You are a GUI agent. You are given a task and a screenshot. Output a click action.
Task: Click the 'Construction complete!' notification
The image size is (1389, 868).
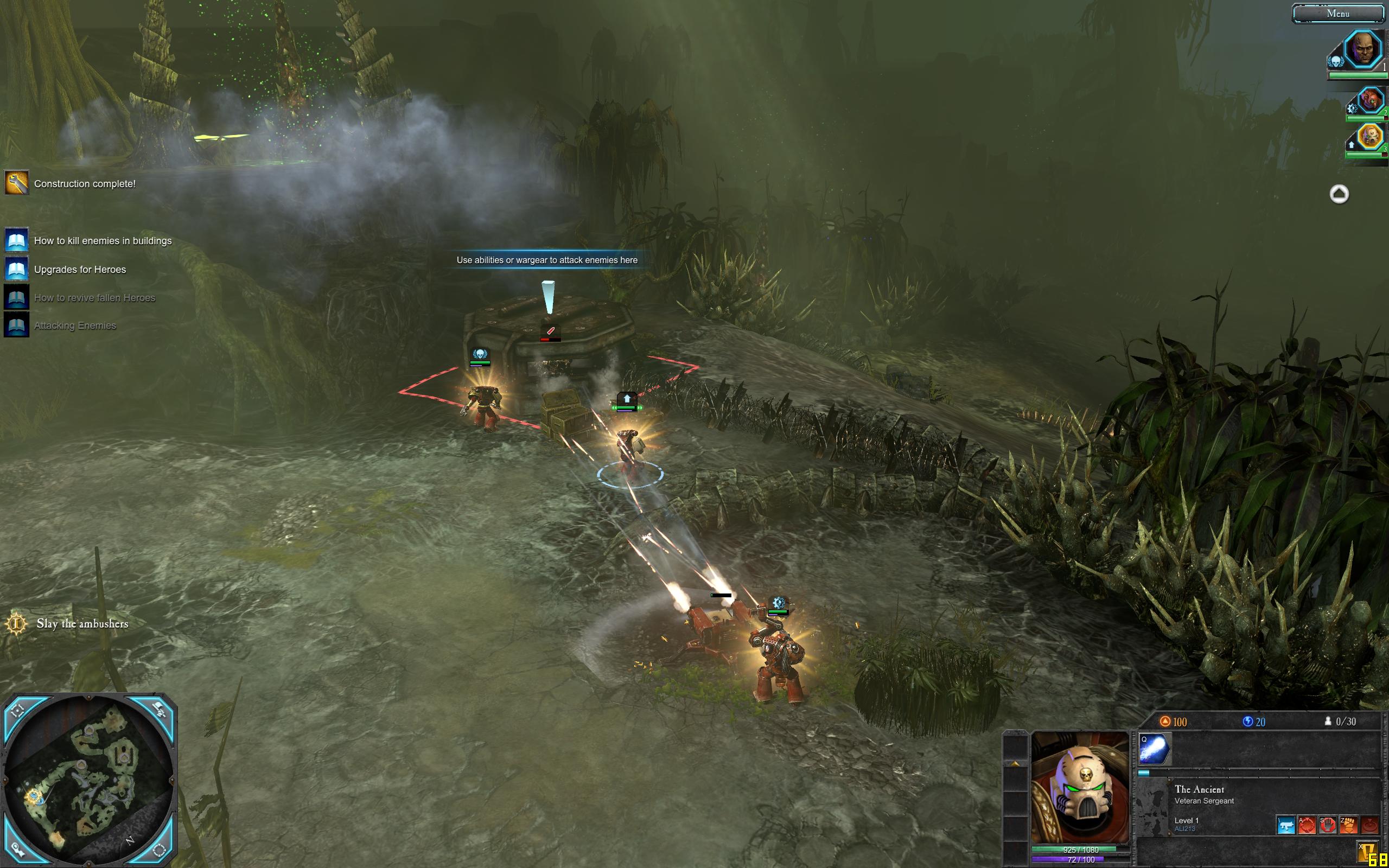tap(85, 184)
